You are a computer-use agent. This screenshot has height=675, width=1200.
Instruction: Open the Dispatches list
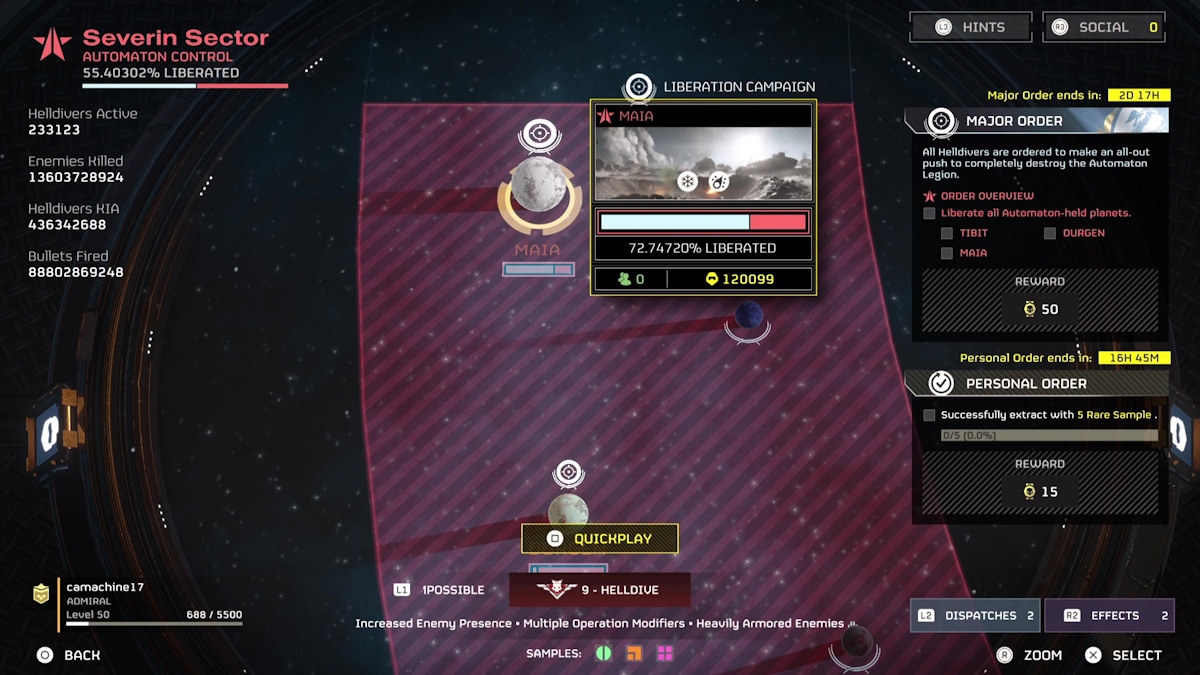(974, 616)
